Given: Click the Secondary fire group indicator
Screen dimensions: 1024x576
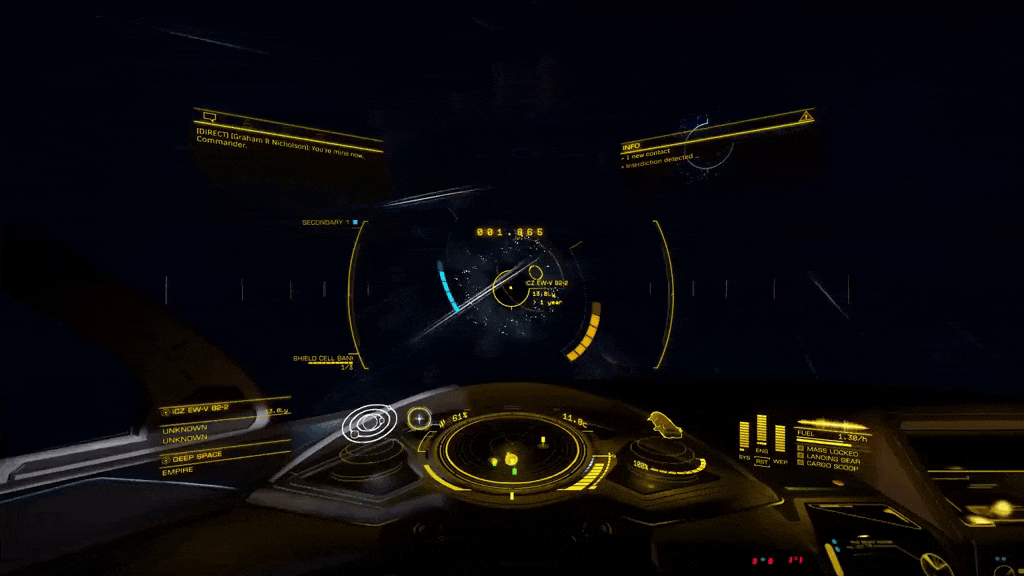Looking at the screenshot, I should [x=330, y=222].
